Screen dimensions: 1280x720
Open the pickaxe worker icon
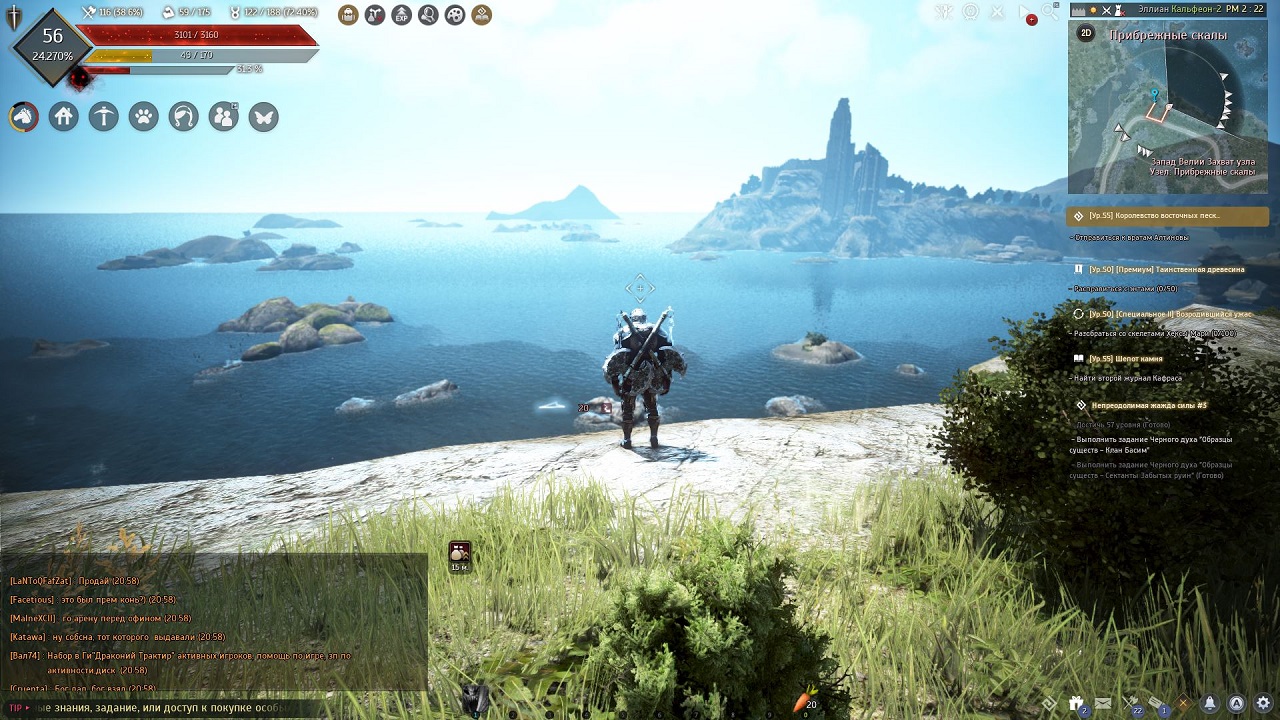click(104, 117)
